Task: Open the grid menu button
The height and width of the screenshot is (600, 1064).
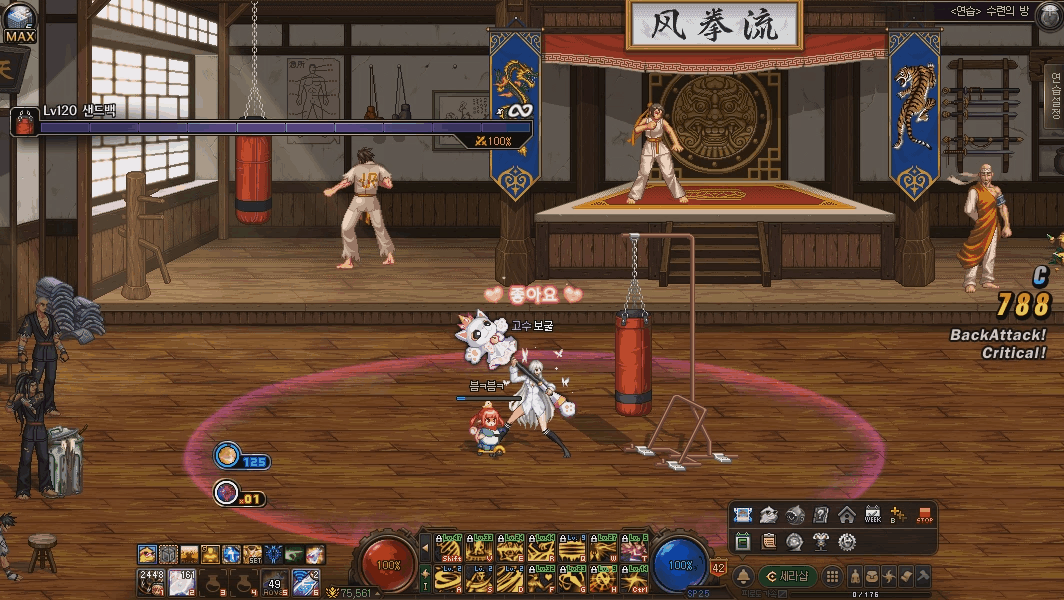Action: coord(831,577)
